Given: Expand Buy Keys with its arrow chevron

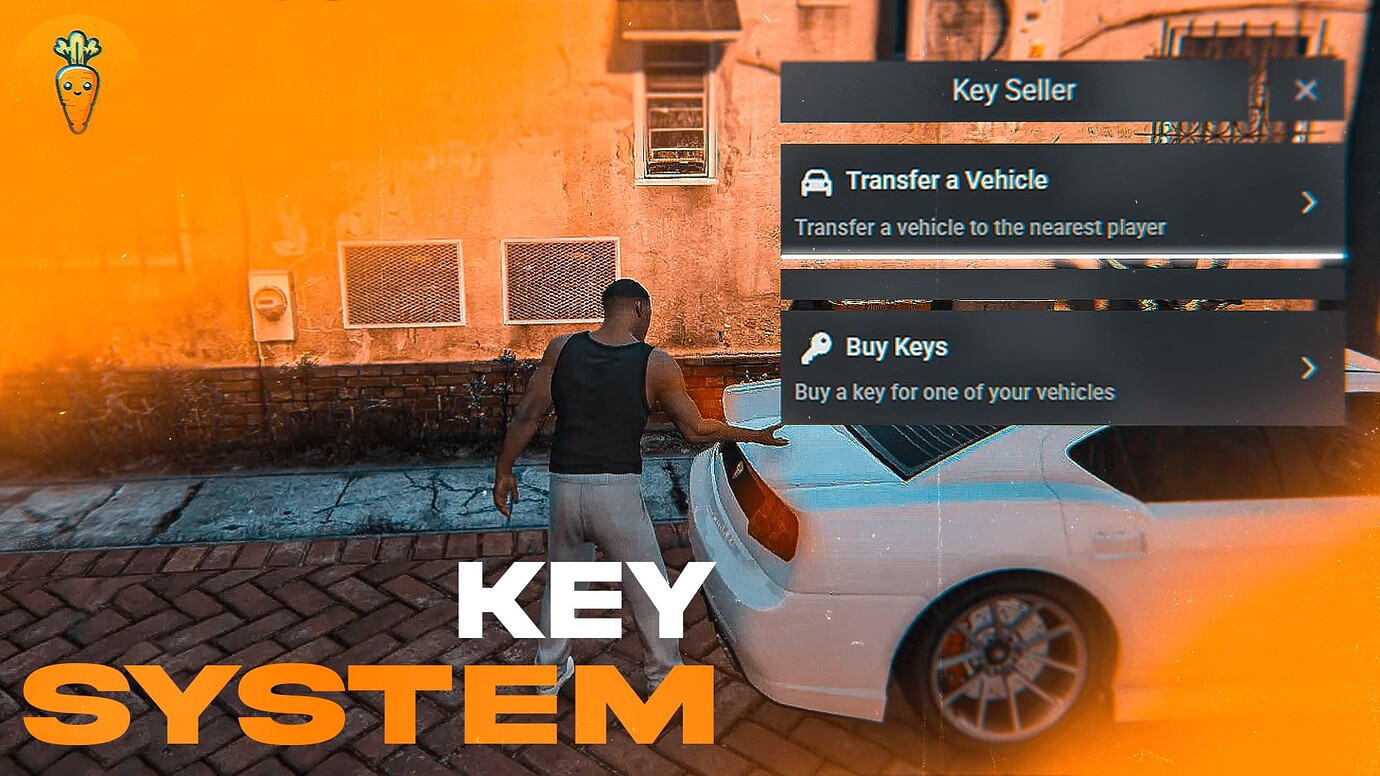Looking at the screenshot, I should (1311, 369).
